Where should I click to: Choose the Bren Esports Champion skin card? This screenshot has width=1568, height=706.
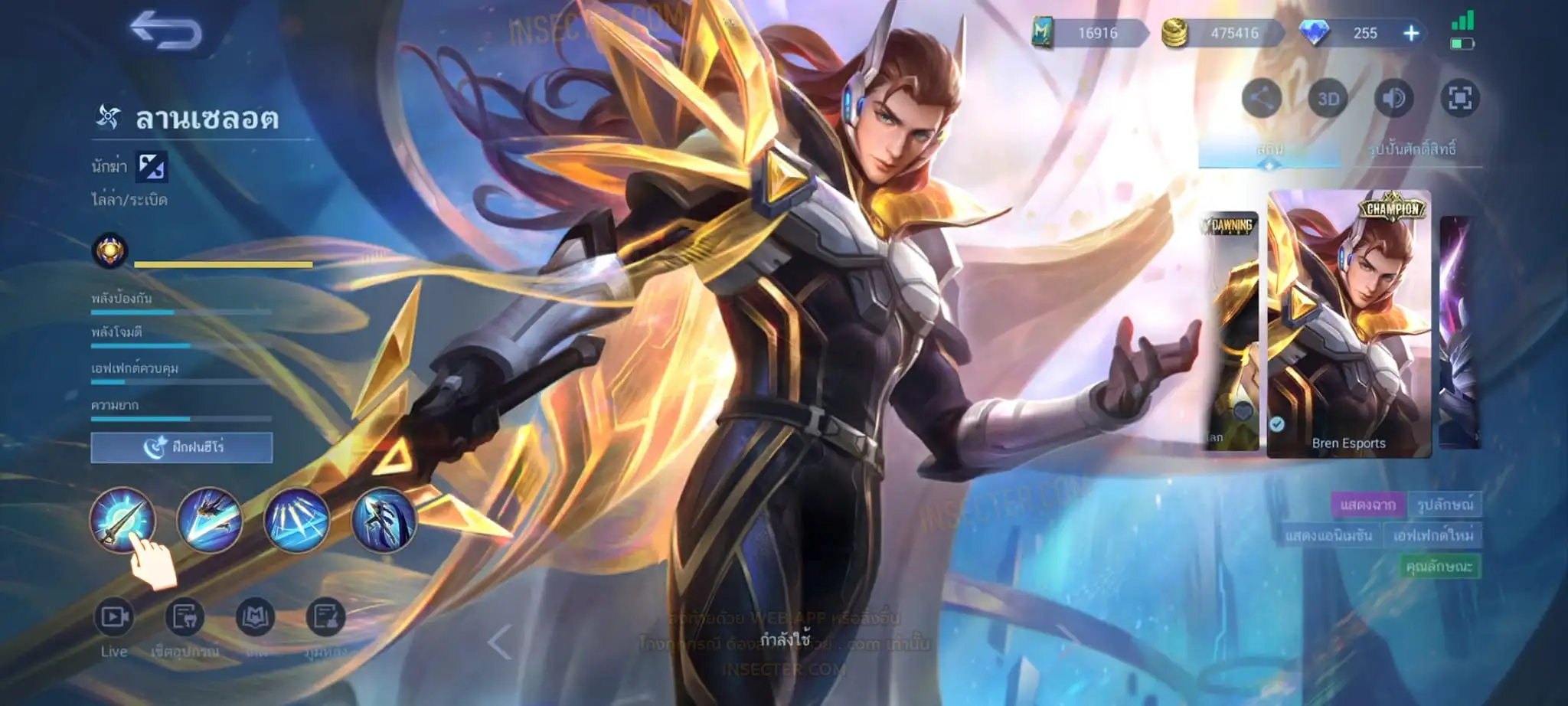pyautogui.click(x=1348, y=324)
